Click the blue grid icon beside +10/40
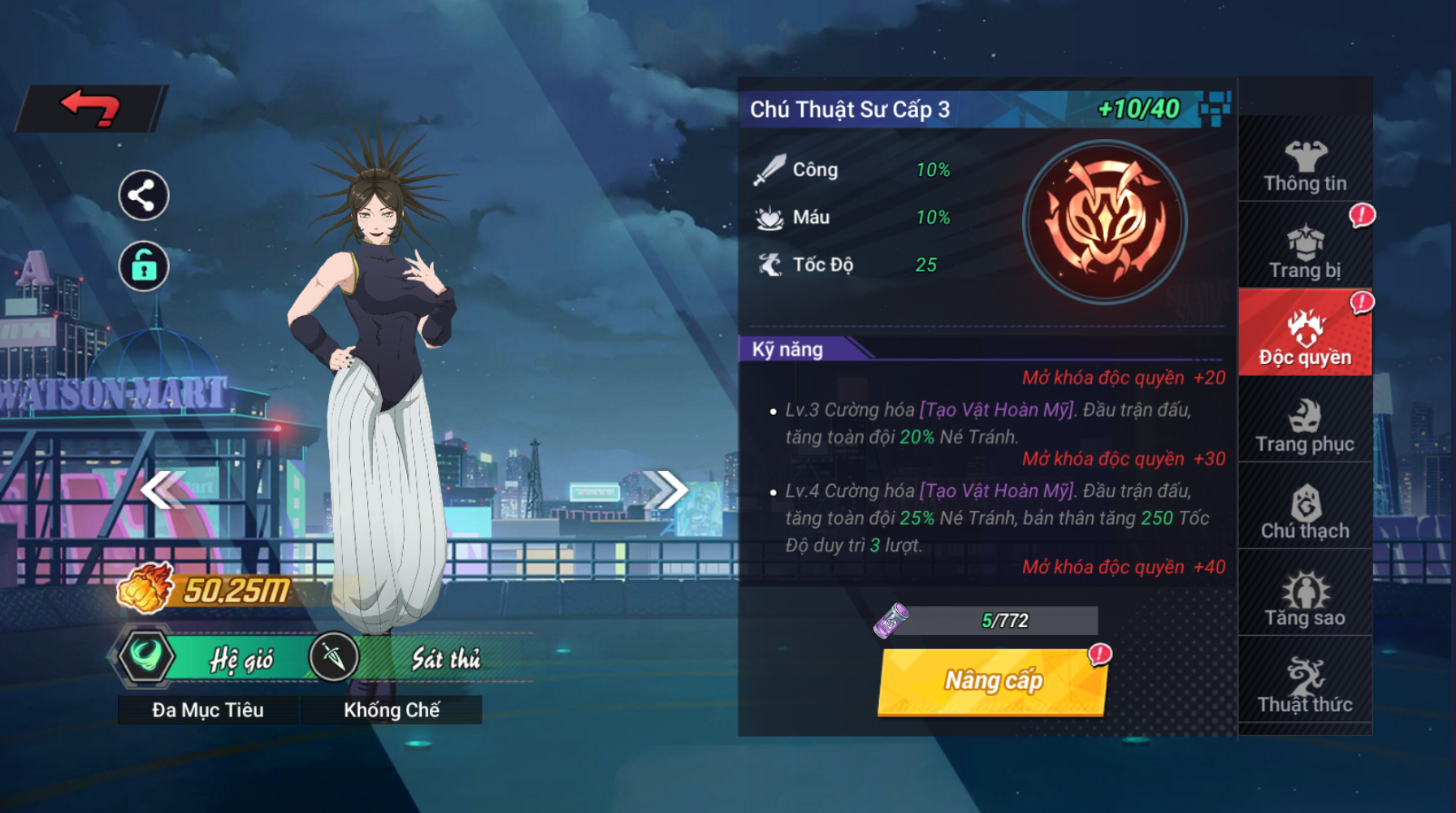1456x813 pixels. point(1215,108)
